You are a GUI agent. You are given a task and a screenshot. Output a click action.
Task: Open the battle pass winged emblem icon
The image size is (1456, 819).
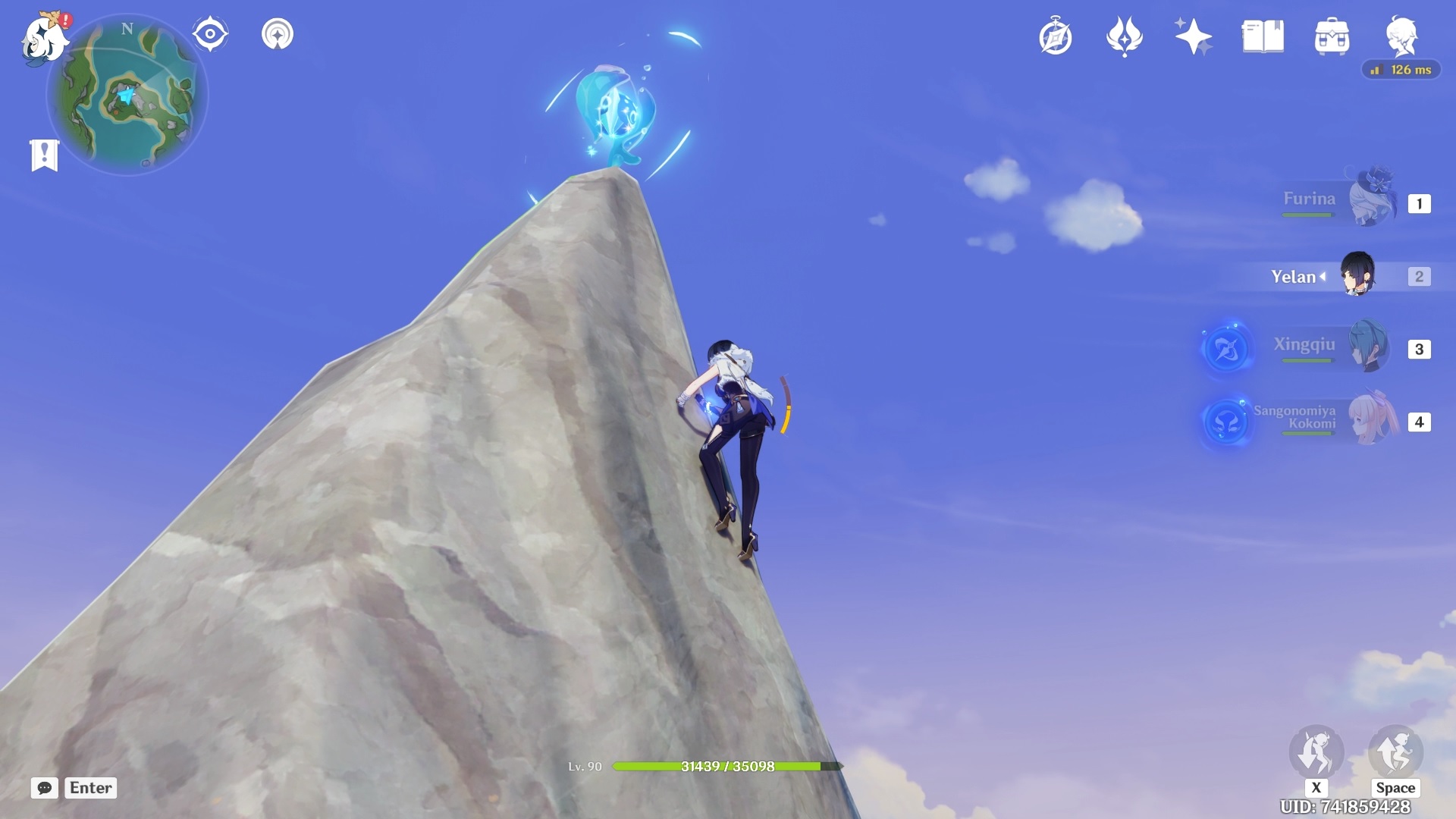tap(1125, 36)
